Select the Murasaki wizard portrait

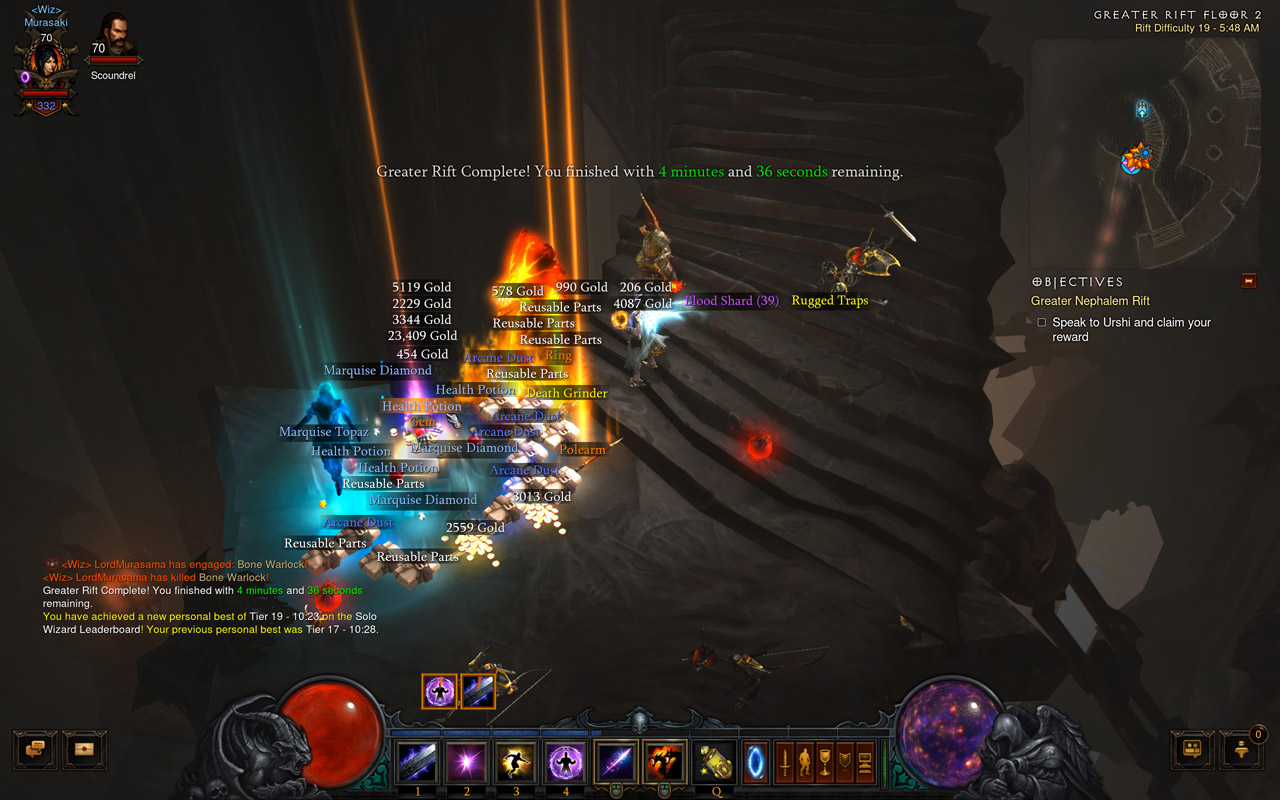tap(46, 65)
